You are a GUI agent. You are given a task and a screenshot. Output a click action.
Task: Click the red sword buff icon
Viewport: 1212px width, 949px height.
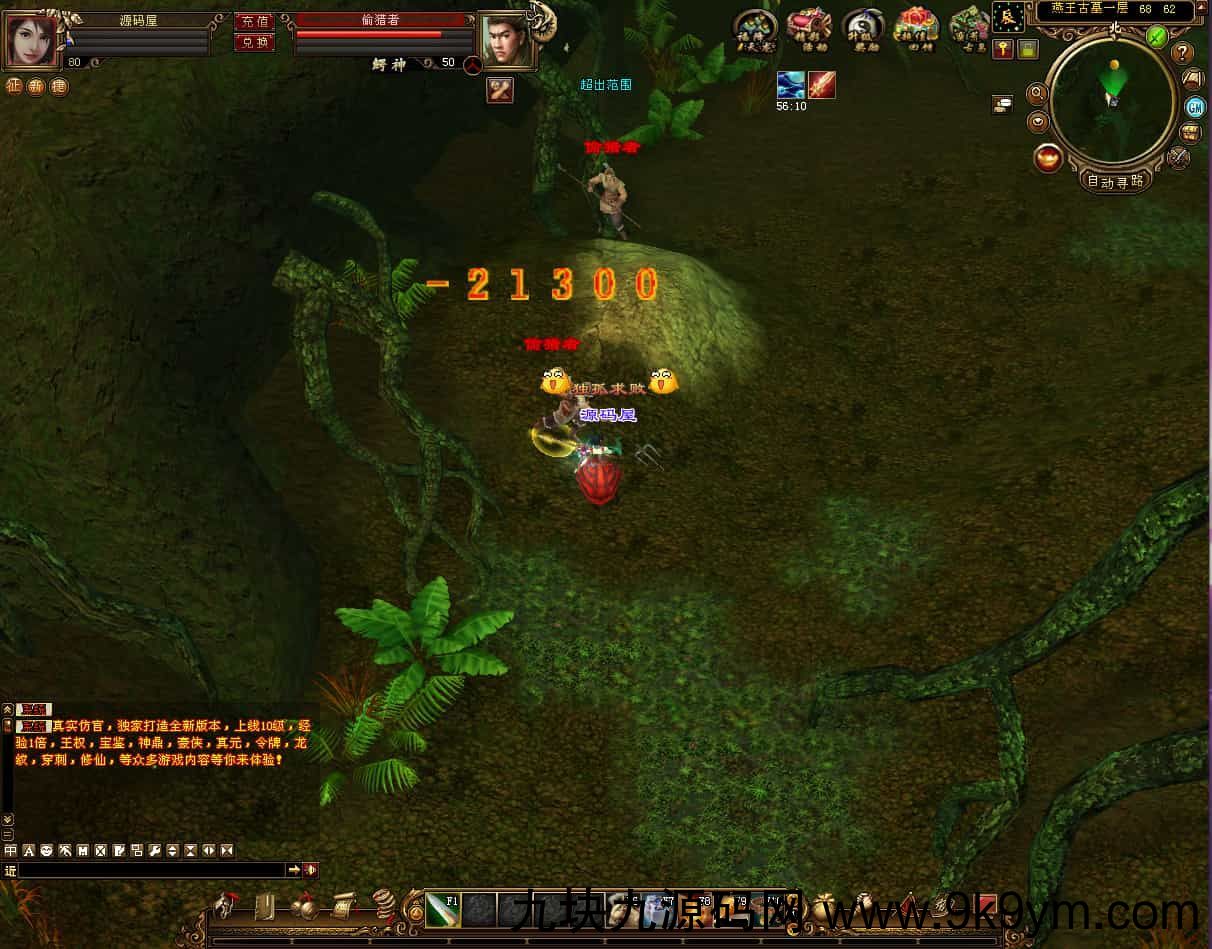[x=822, y=86]
